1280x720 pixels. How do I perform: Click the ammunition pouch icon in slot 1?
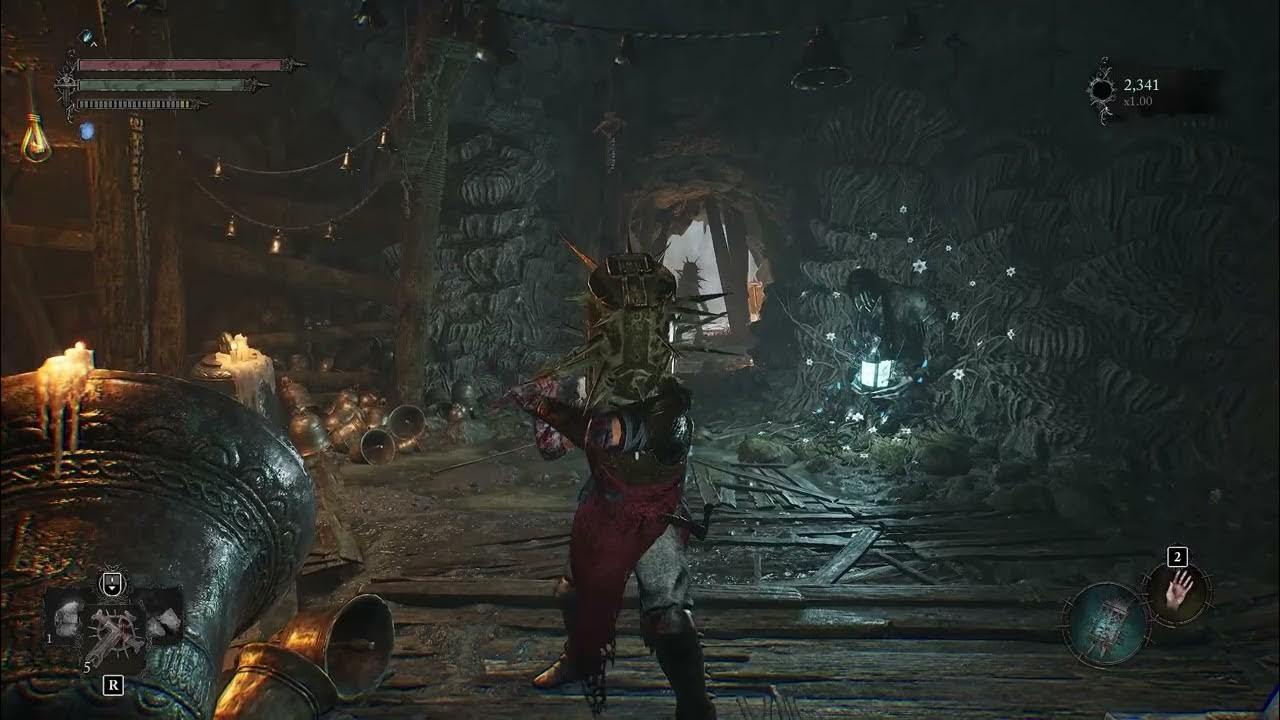(68, 619)
